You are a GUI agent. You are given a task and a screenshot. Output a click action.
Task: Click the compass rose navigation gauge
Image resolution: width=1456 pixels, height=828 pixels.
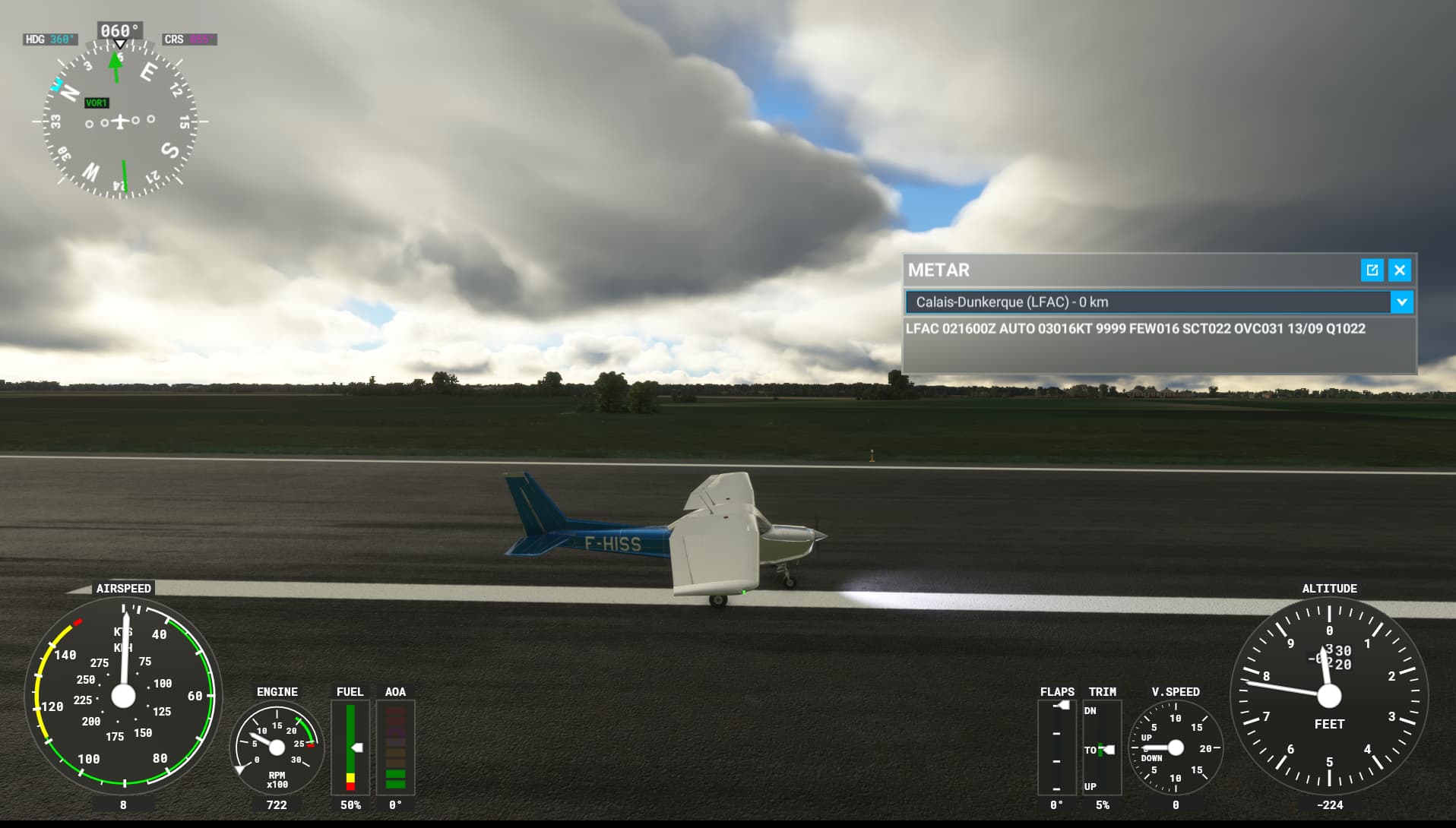click(122, 120)
